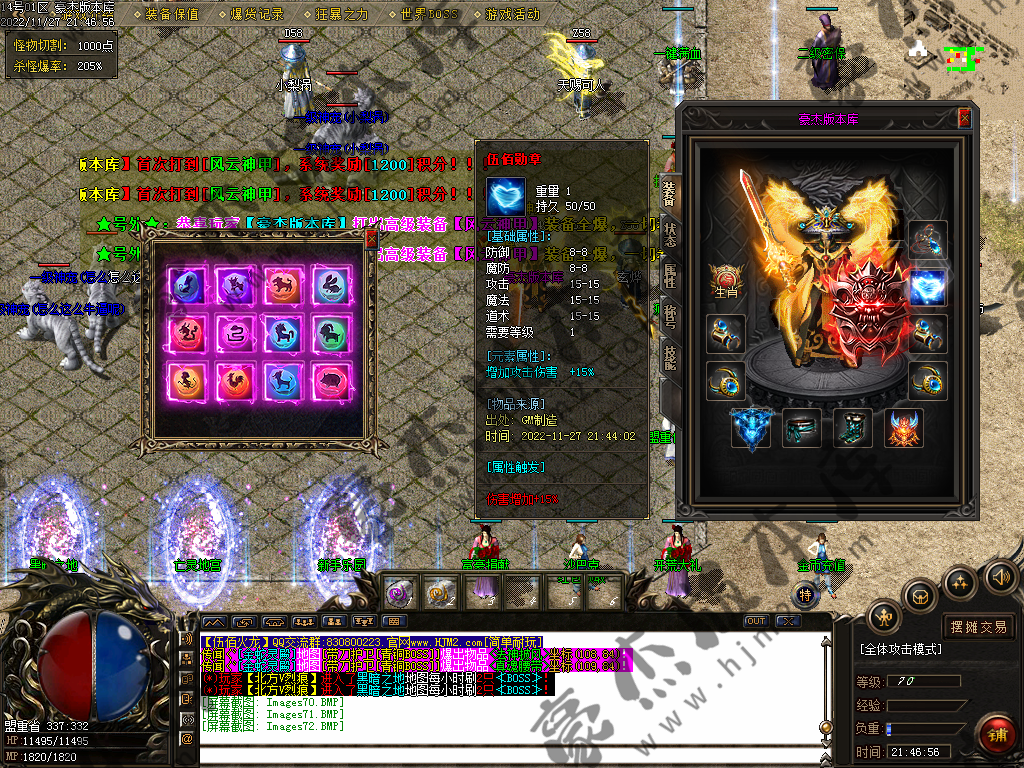Open 摆摊交易 stall trading
This screenshot has width=1024, height=768.
click(x=978, y=627)
